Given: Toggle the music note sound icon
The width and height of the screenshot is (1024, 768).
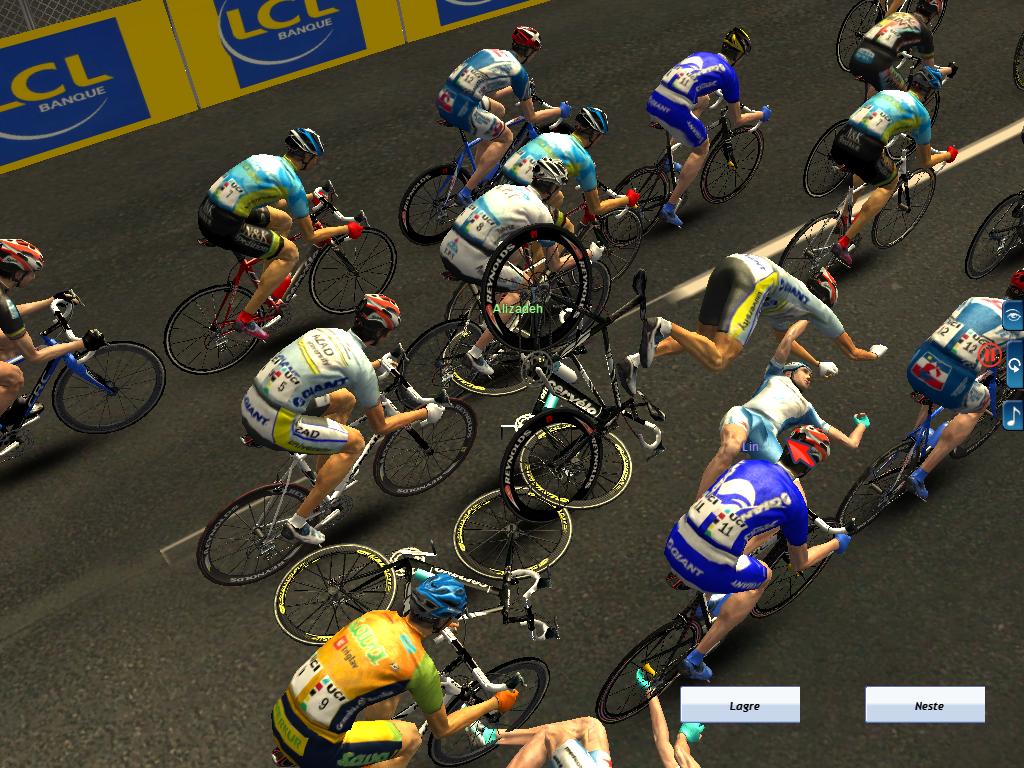Looking at the screenshot, I should [x=1013, y=414].
